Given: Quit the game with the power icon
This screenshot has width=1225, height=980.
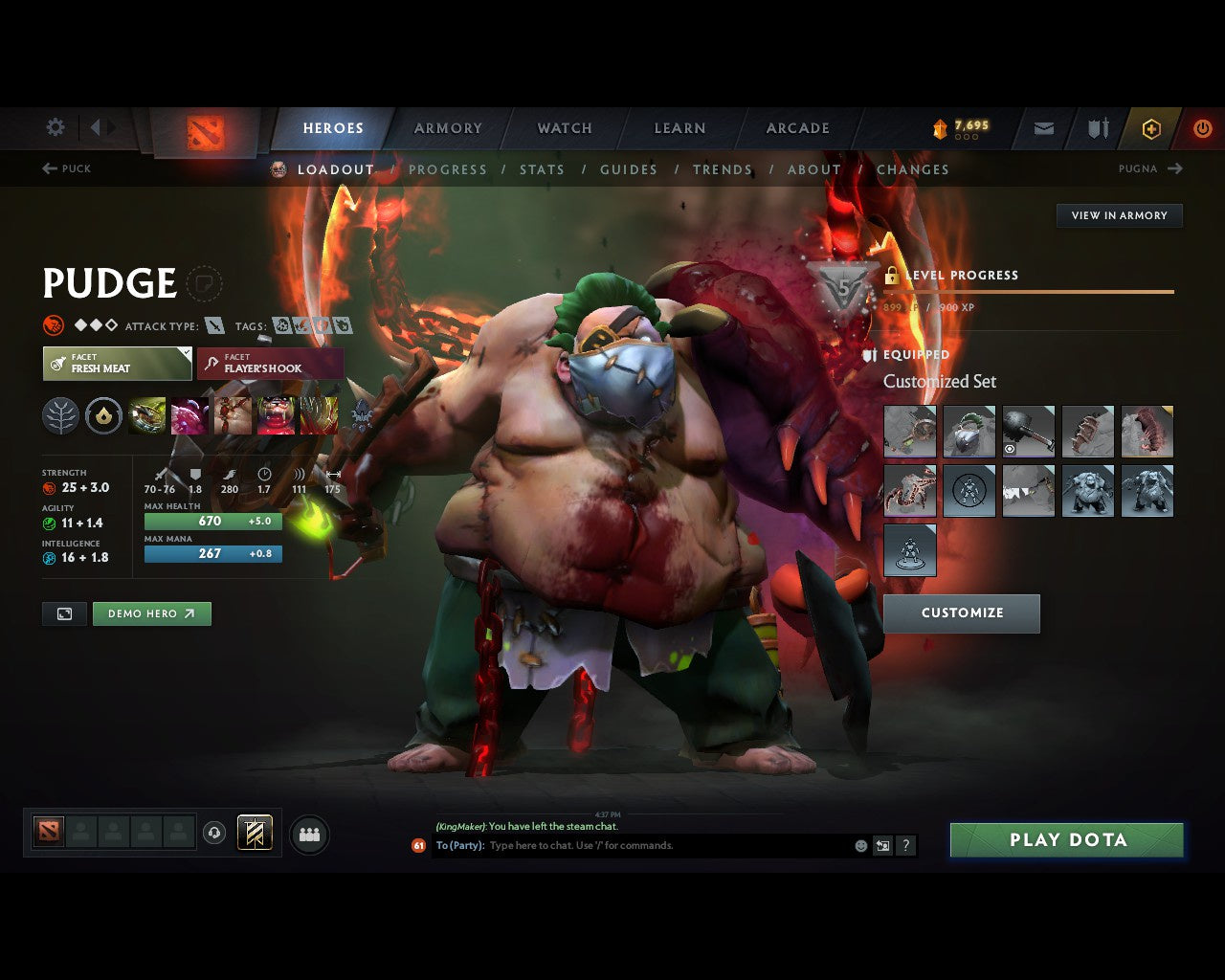Looking at the screenshot, I should (1202, 128).
